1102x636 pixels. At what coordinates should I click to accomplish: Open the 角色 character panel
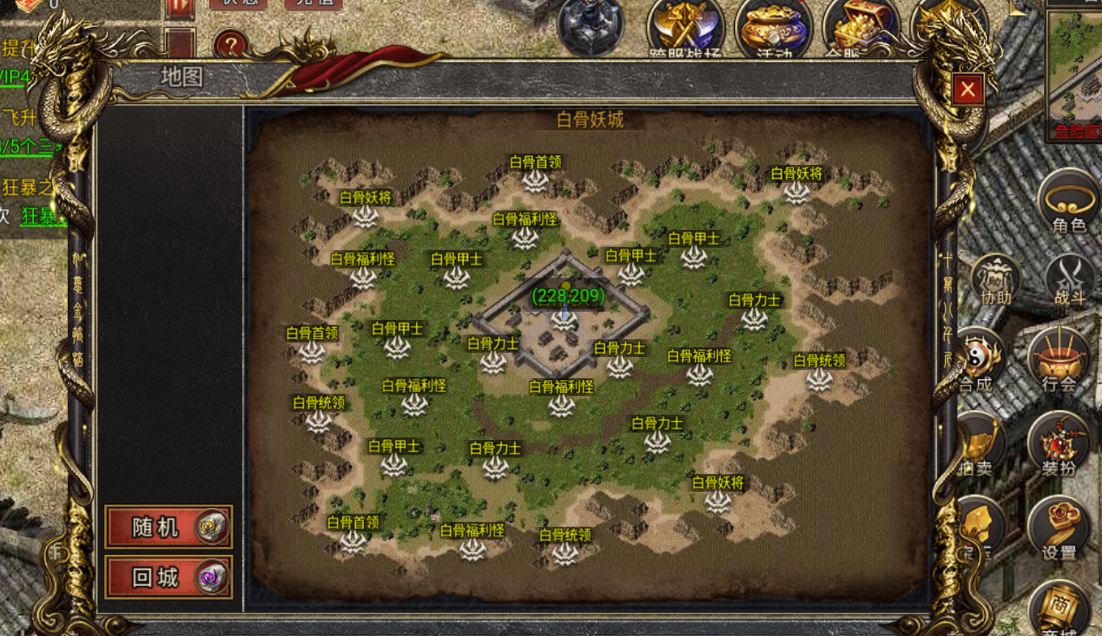pyautogui.click(x=1067, y=203)
